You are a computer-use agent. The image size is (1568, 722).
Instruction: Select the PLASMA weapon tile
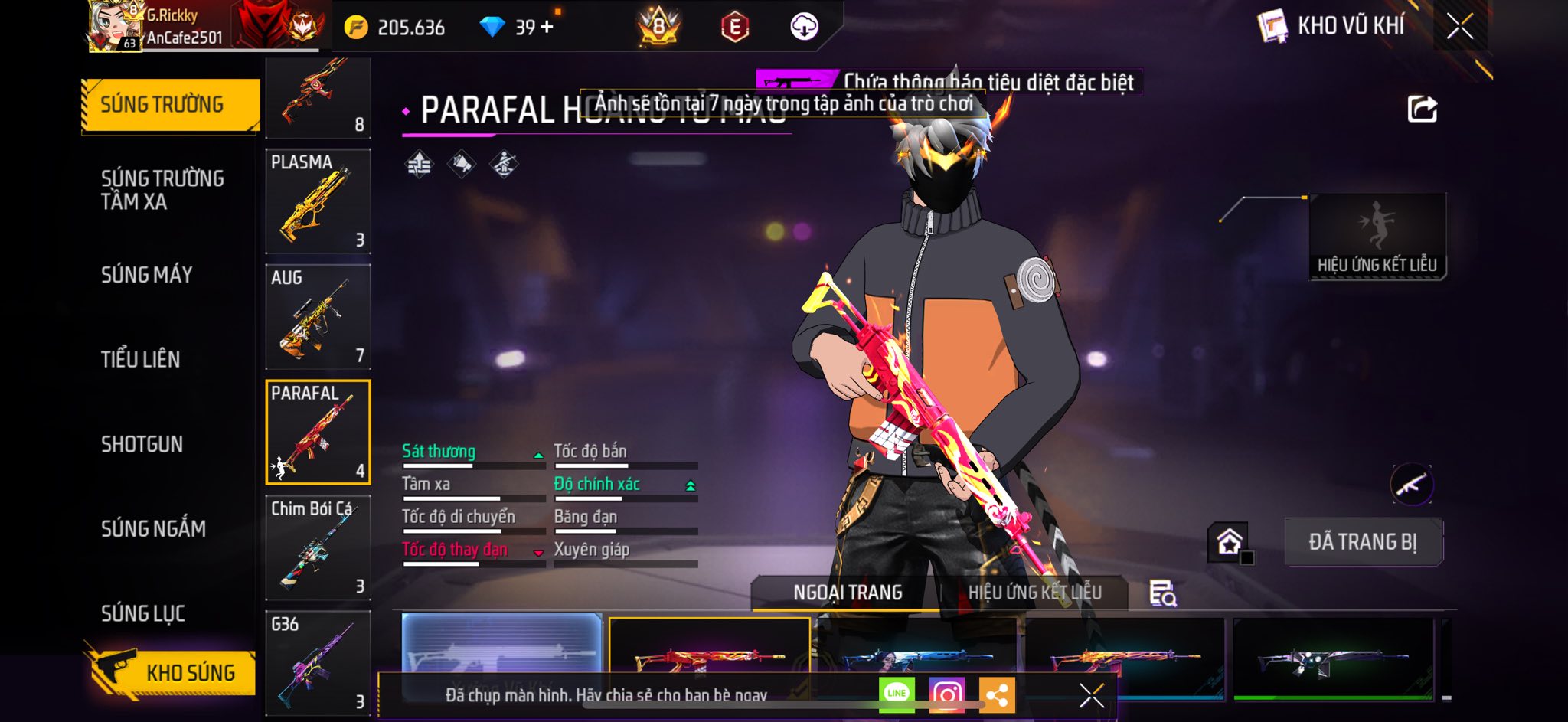[x=318, y=201]
